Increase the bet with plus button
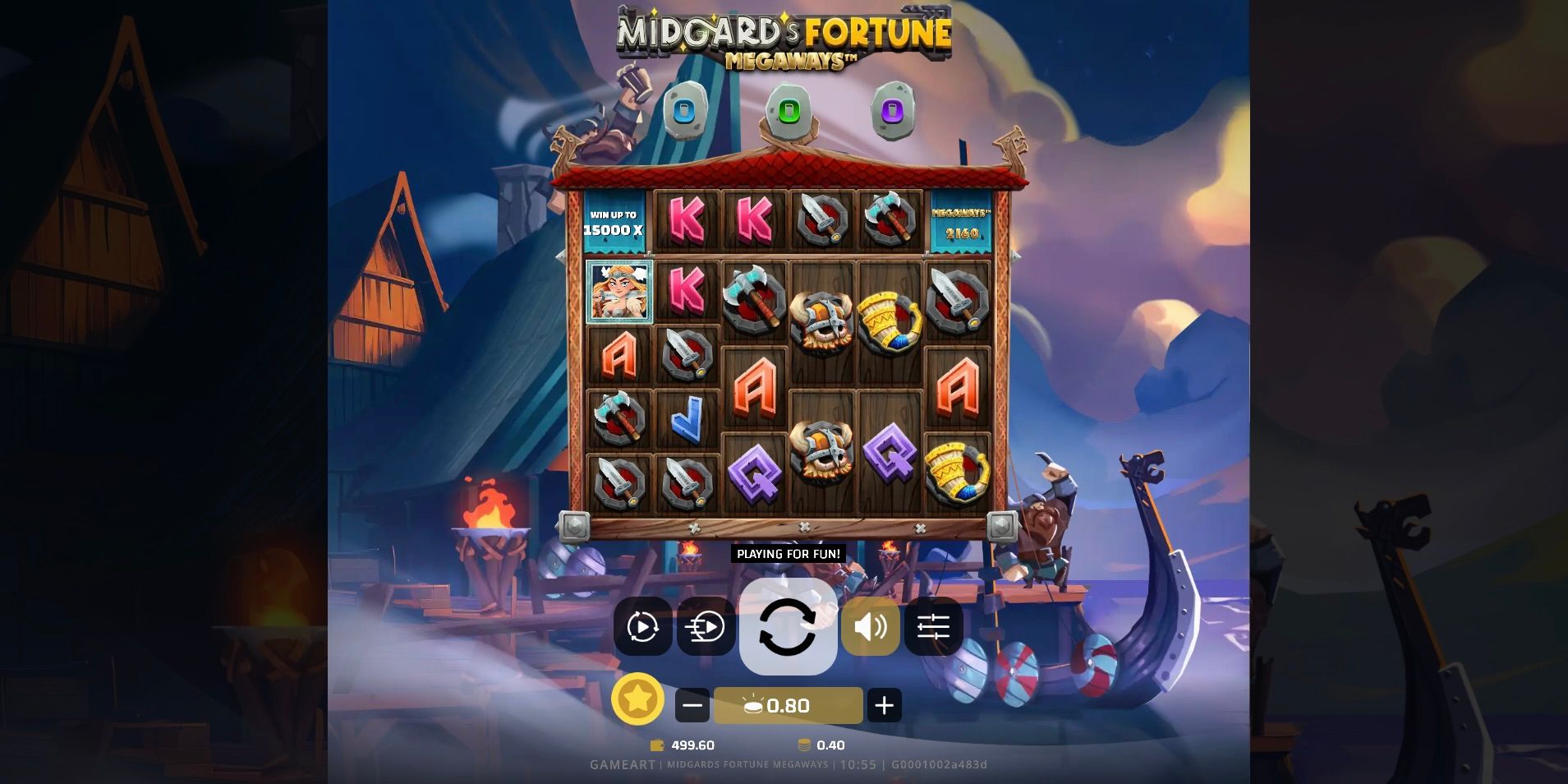1568x784 pixels. coord(886,704)
